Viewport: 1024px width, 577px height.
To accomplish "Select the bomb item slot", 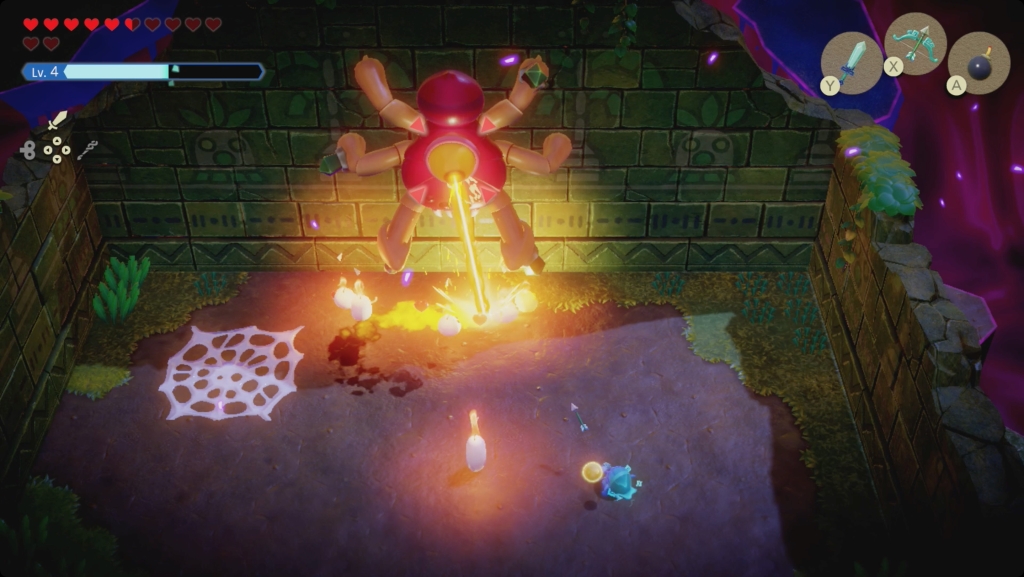I will point(979,62).
